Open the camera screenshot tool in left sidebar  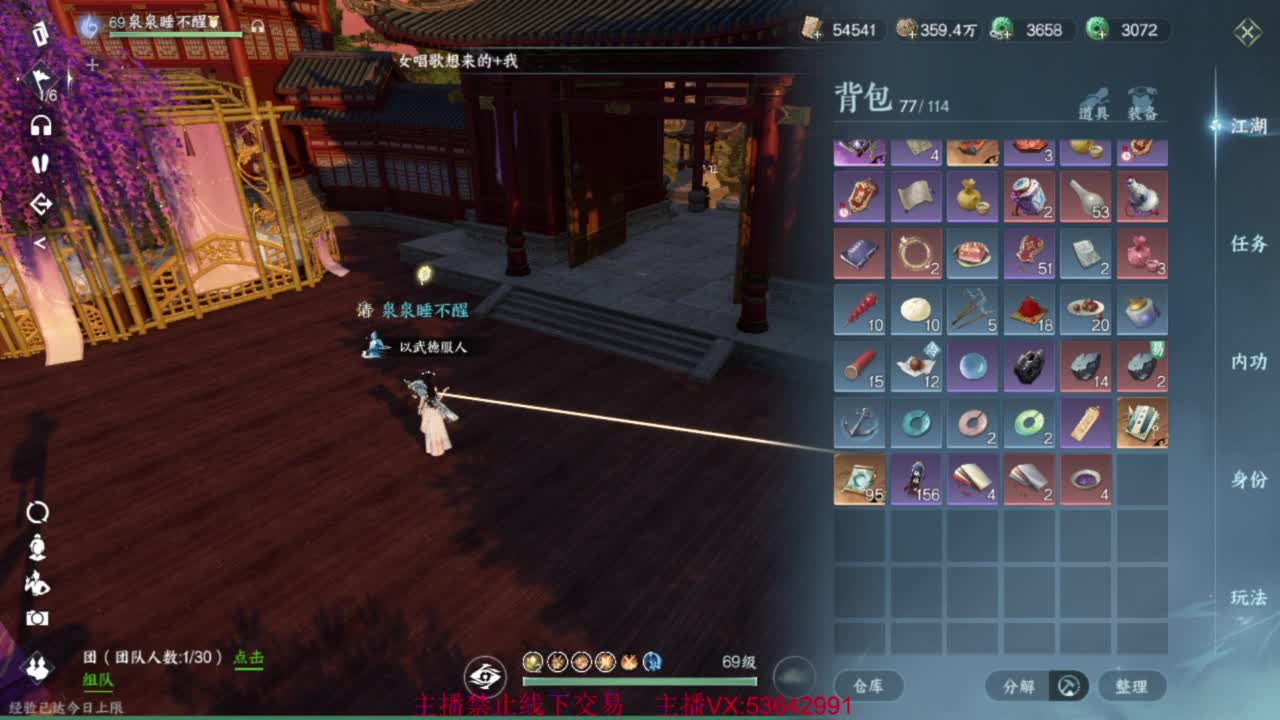pos(37,619)
